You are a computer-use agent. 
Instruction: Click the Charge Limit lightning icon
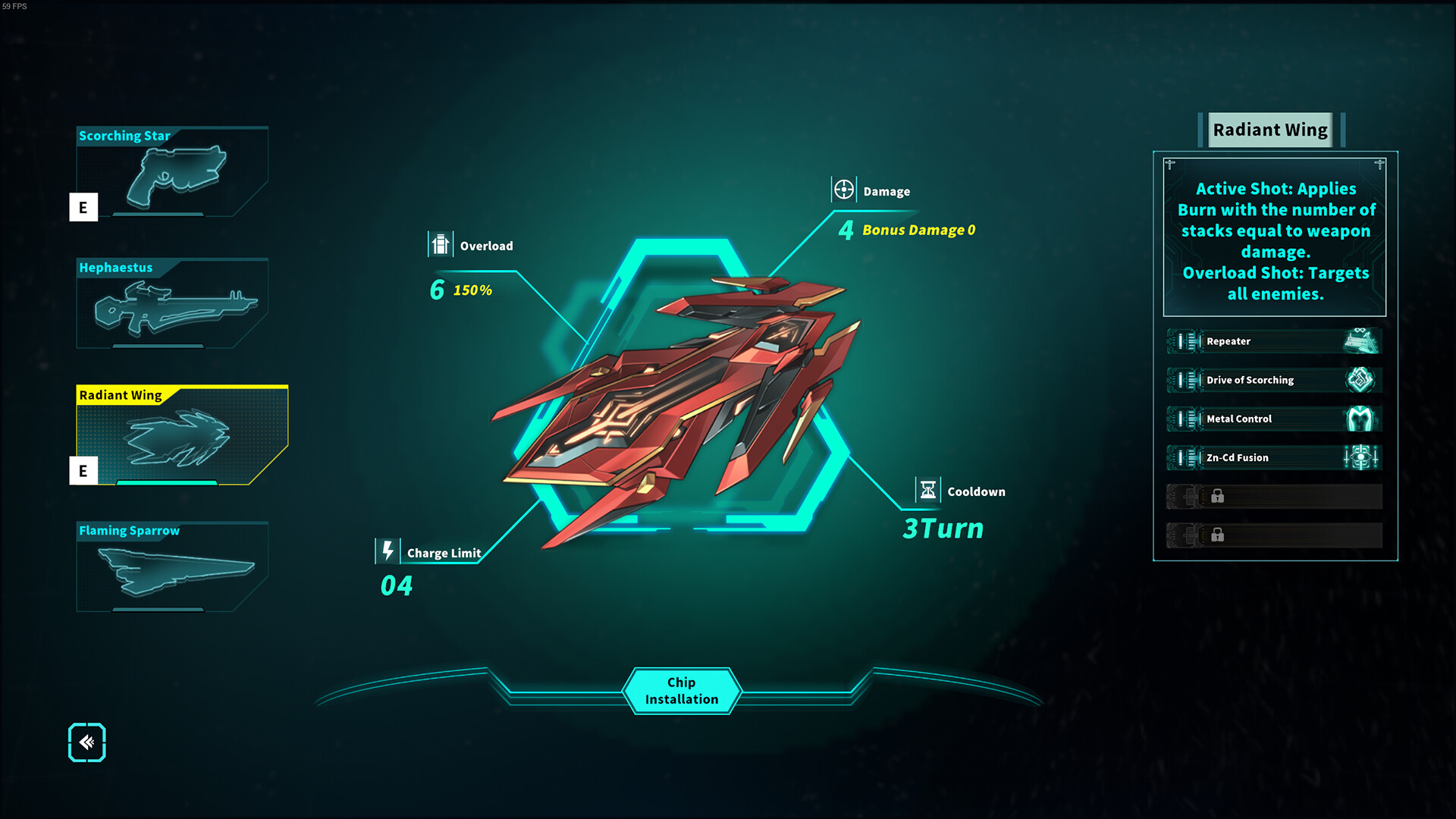388,551
